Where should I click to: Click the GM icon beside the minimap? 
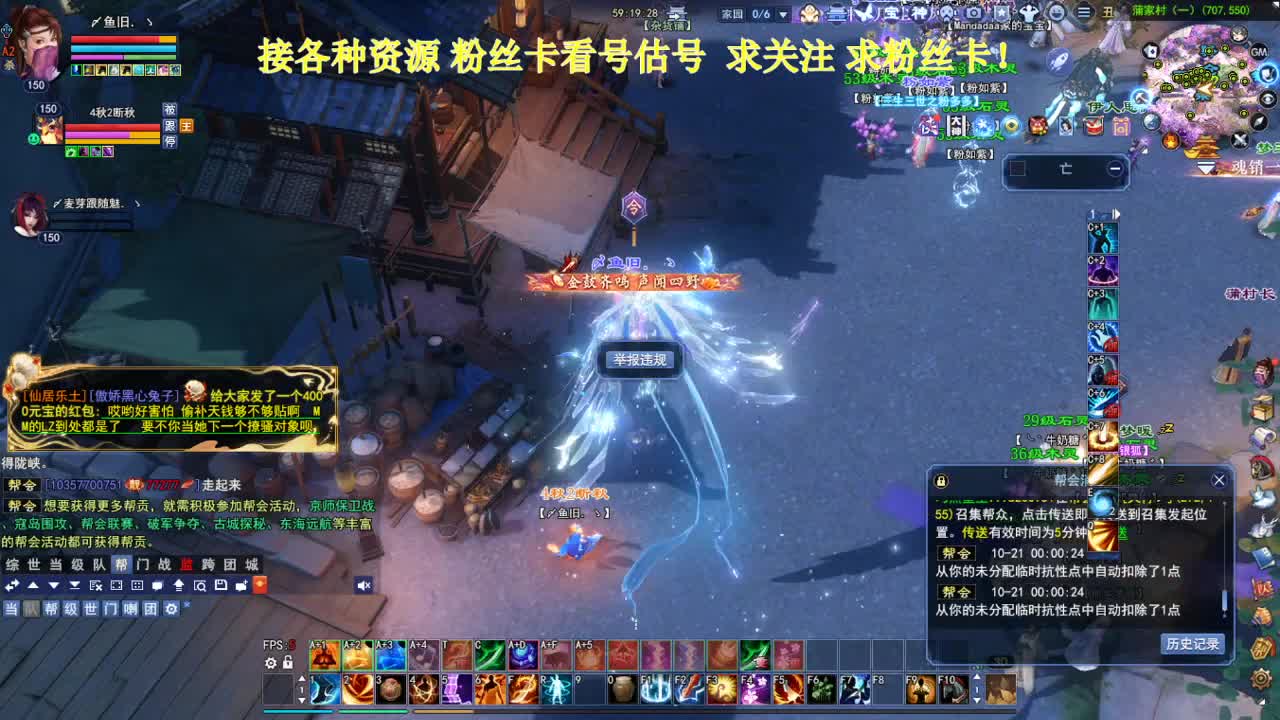1258,52
